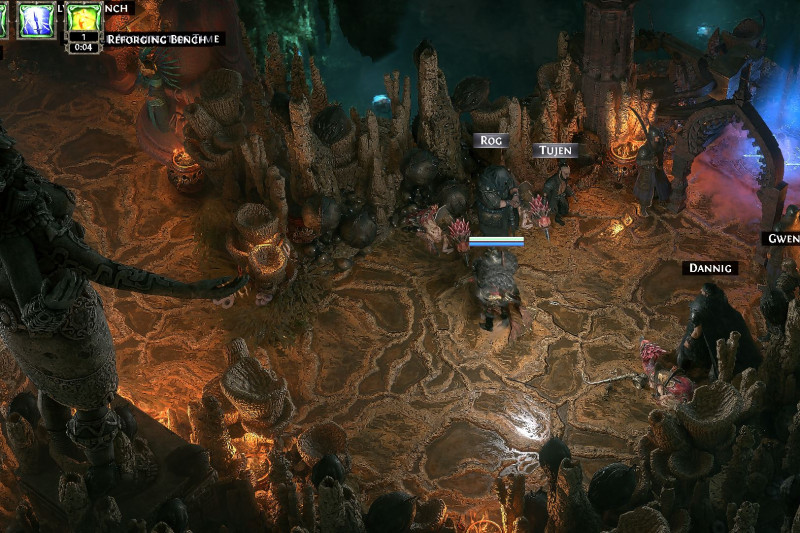Talk to Rog via his name label
800x533 pixels.
point(490,141)
